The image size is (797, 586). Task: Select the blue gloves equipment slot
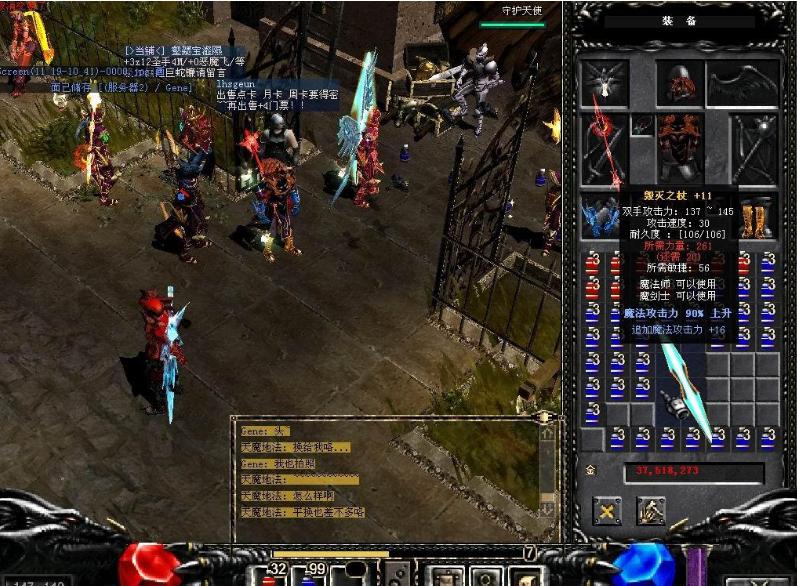pyautogui.click(x=605, y=215)
